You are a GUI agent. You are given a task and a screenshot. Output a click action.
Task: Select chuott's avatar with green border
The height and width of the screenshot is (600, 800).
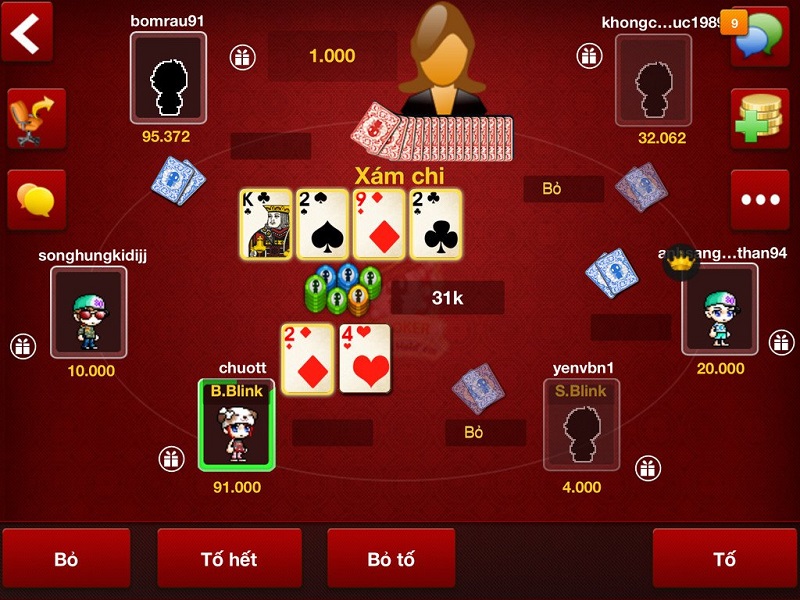[236, 425]
